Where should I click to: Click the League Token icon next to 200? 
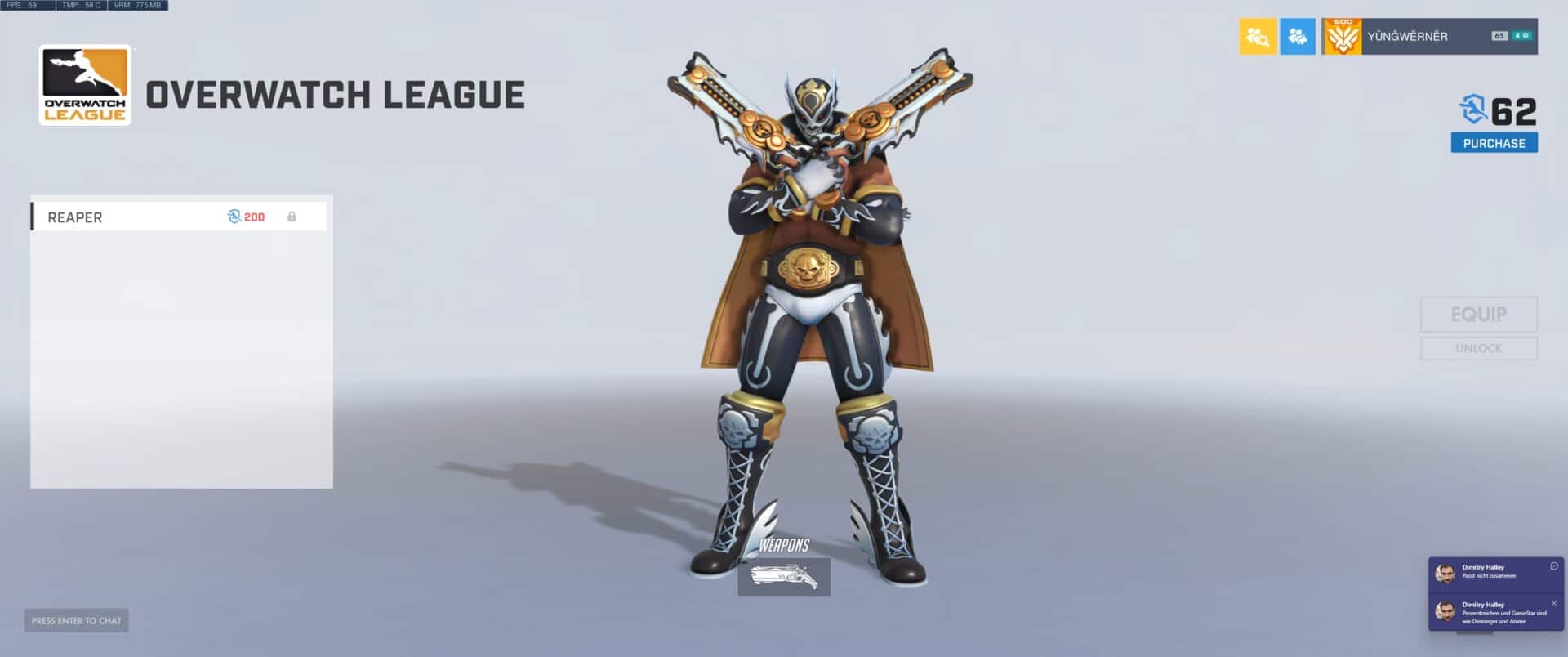click(x=233, y=217)
